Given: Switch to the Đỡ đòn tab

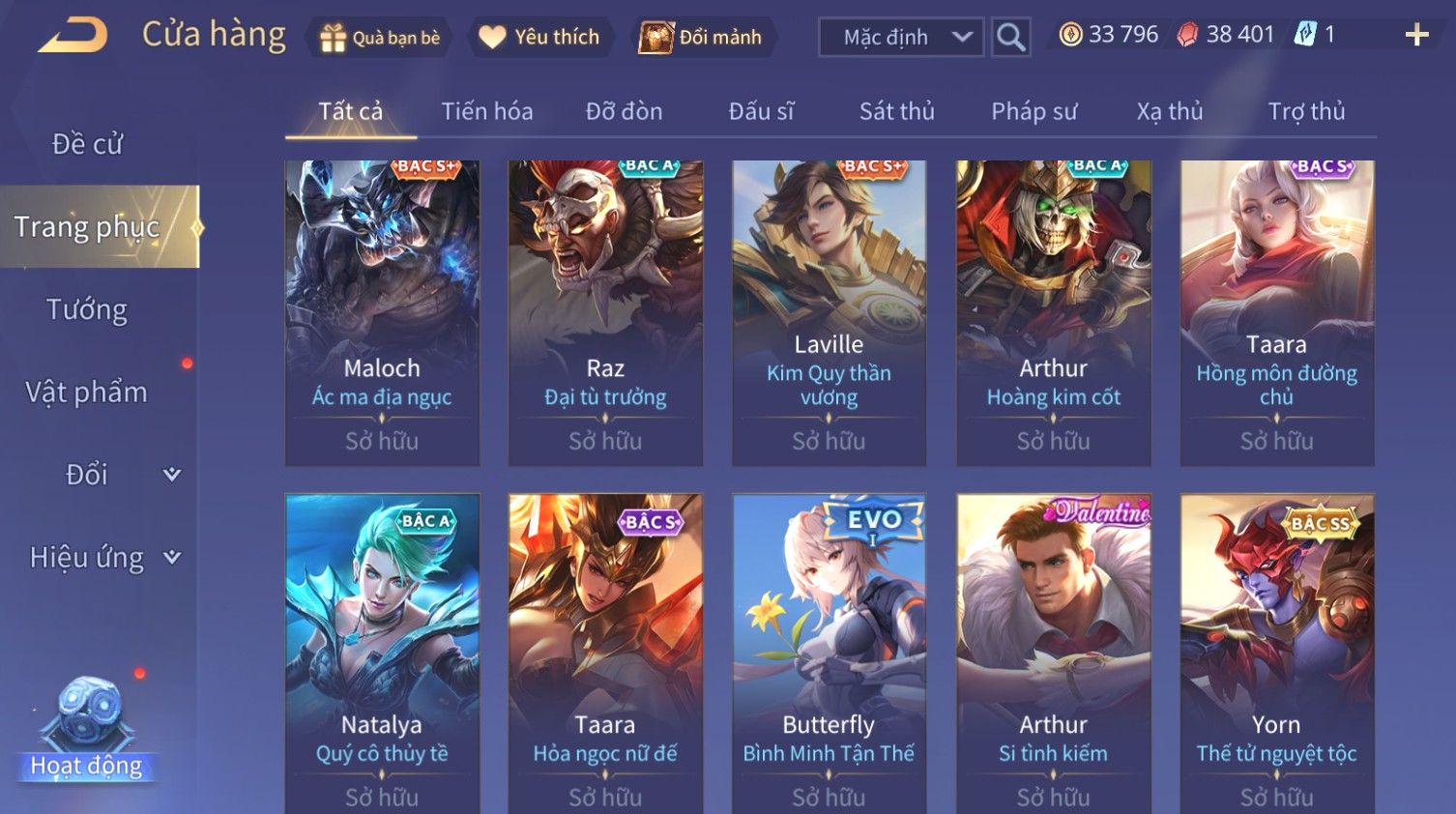Looking at the screenshot, I should (624, 111).
